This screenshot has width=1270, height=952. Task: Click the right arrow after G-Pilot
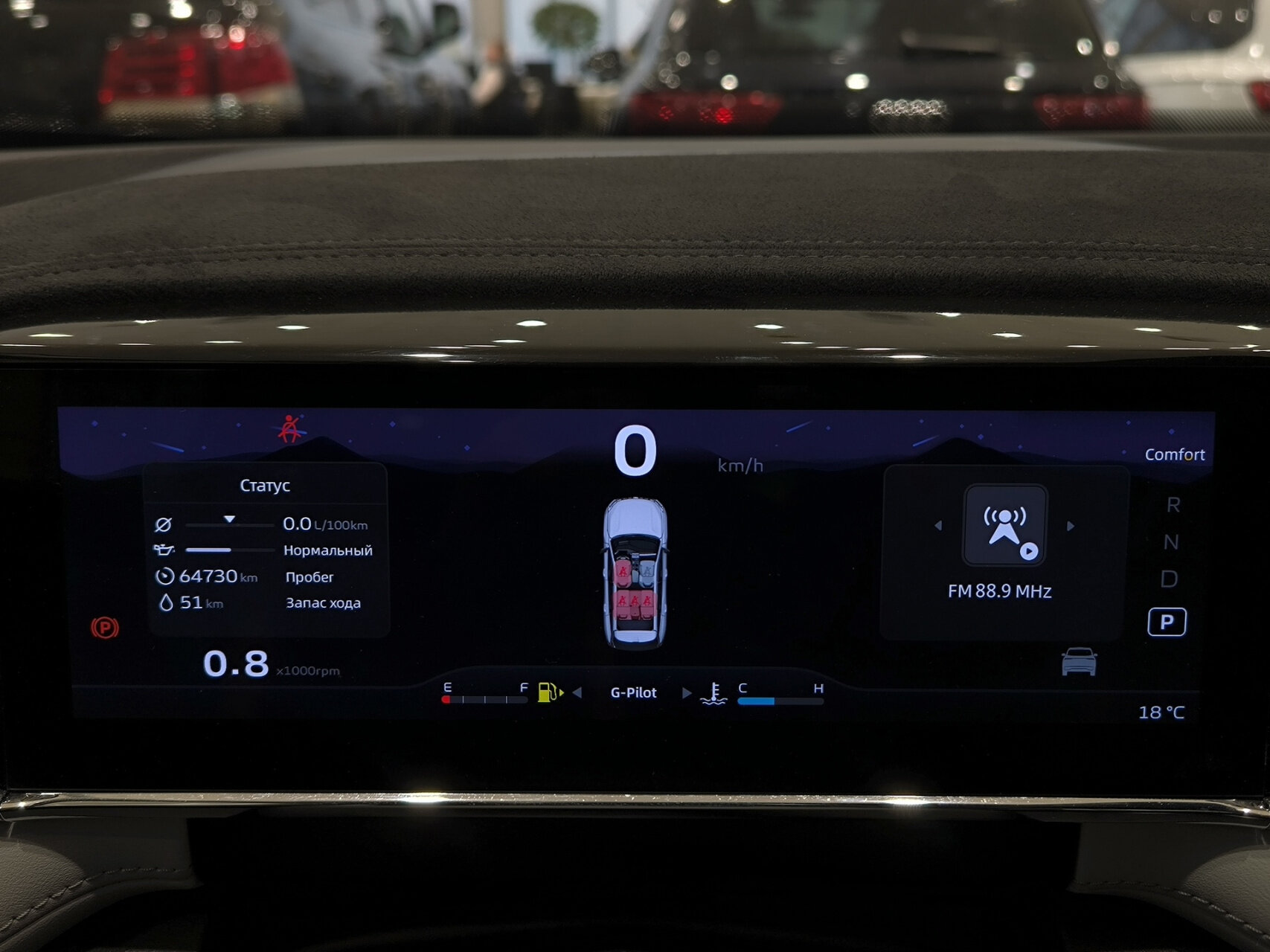686,693
